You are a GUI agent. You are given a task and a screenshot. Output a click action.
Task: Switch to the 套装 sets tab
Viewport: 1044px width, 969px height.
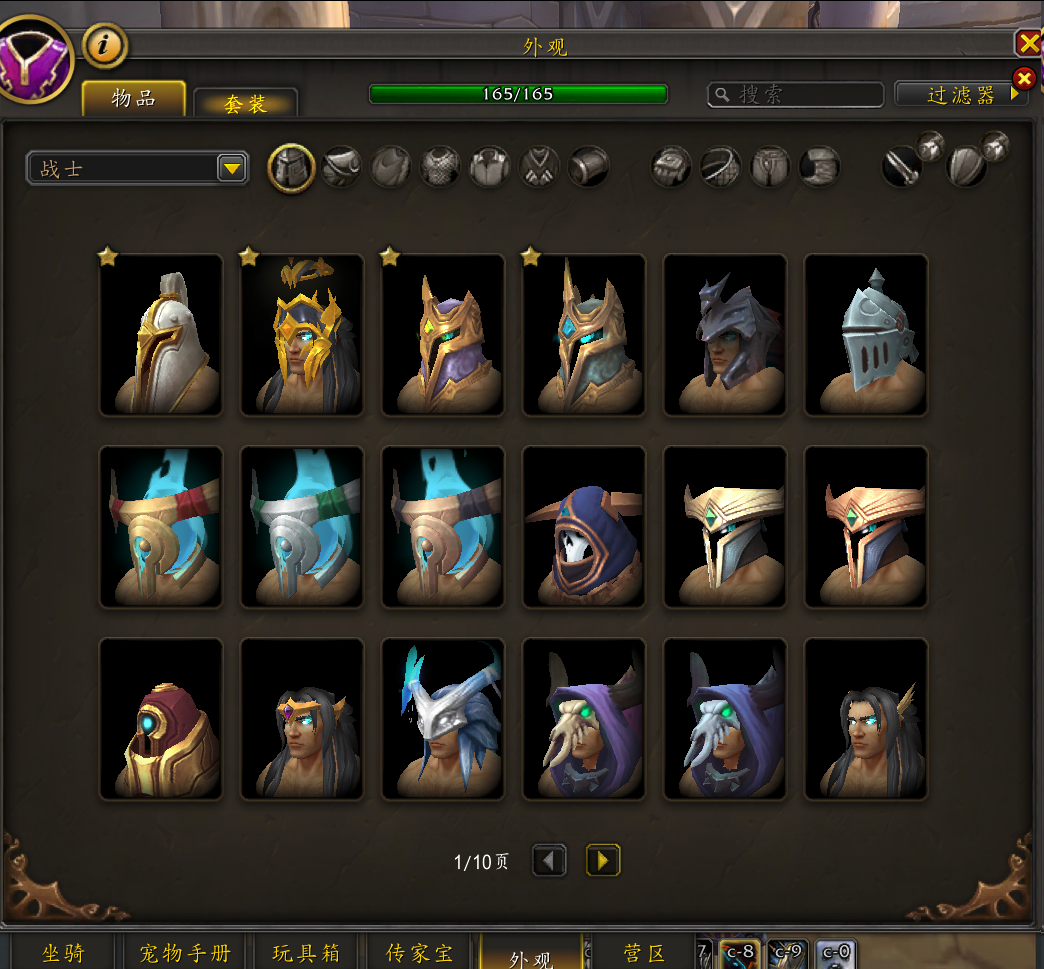[245, 103]
